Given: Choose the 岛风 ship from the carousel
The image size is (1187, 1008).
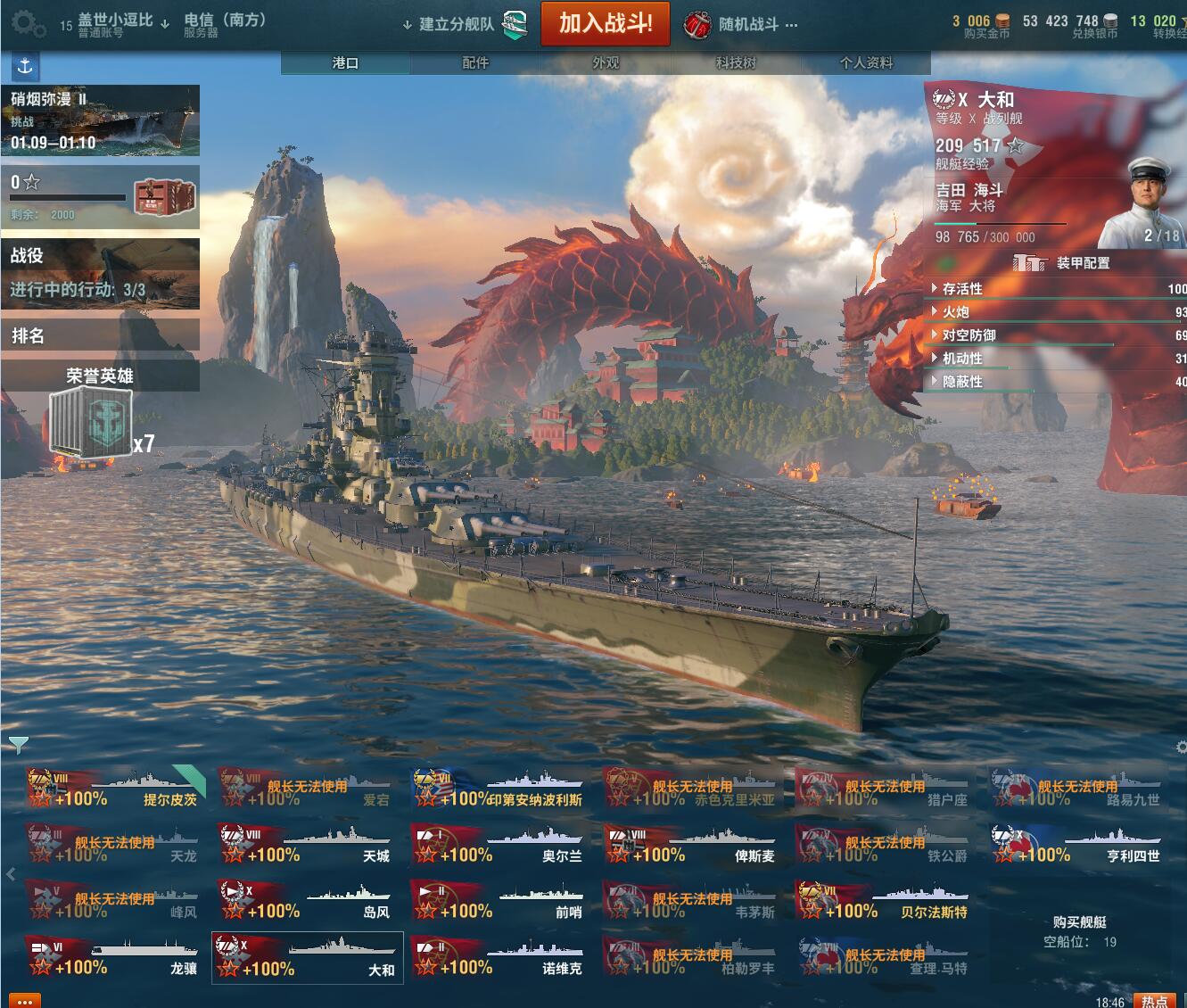Looking at the screenshot, I should pyautogui.click(x=308, y=901).
